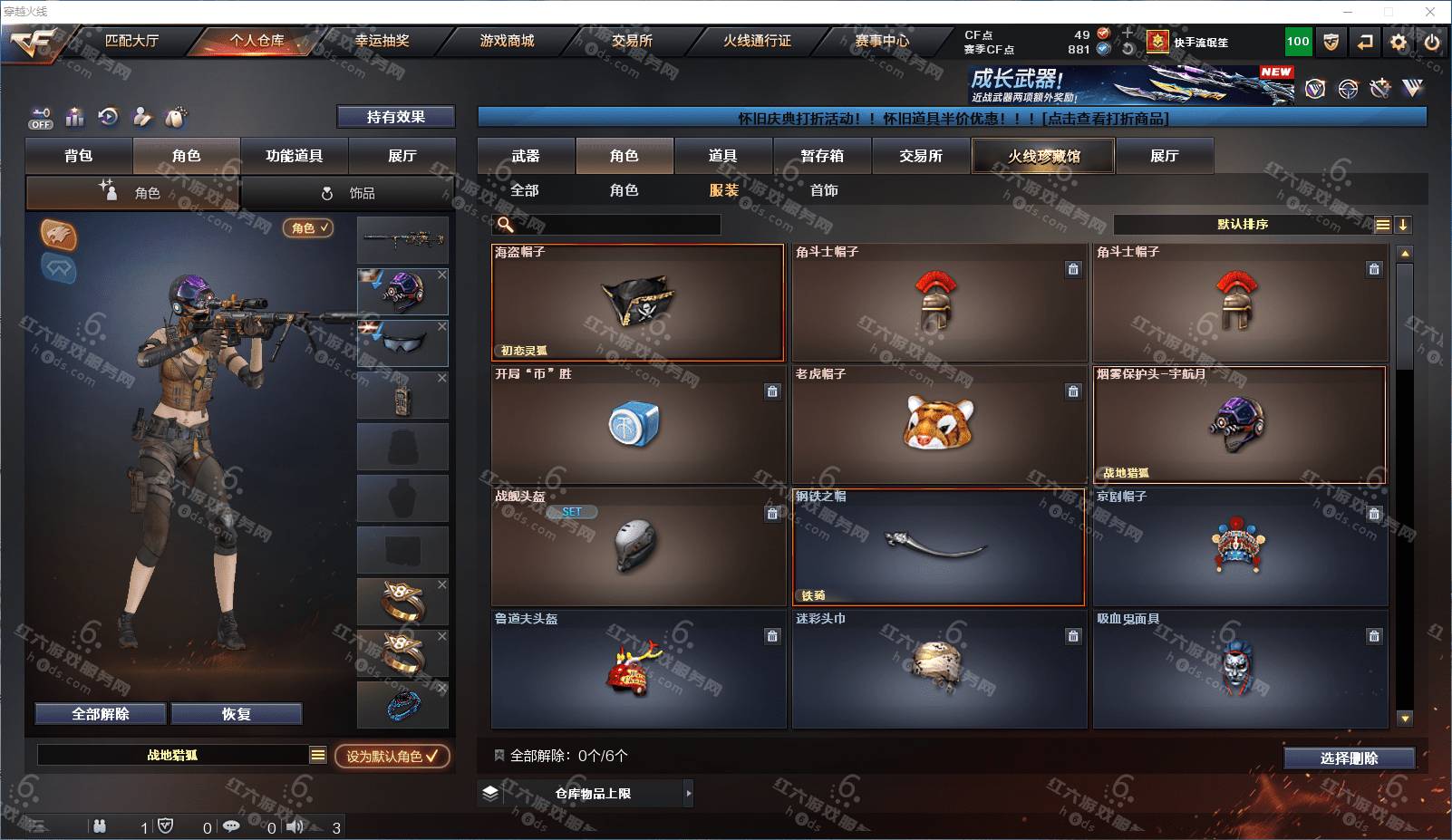Open the 匹配大厅 lobby menu
Viewport: 1452px width, 840px height.
[x=131, y=41]
